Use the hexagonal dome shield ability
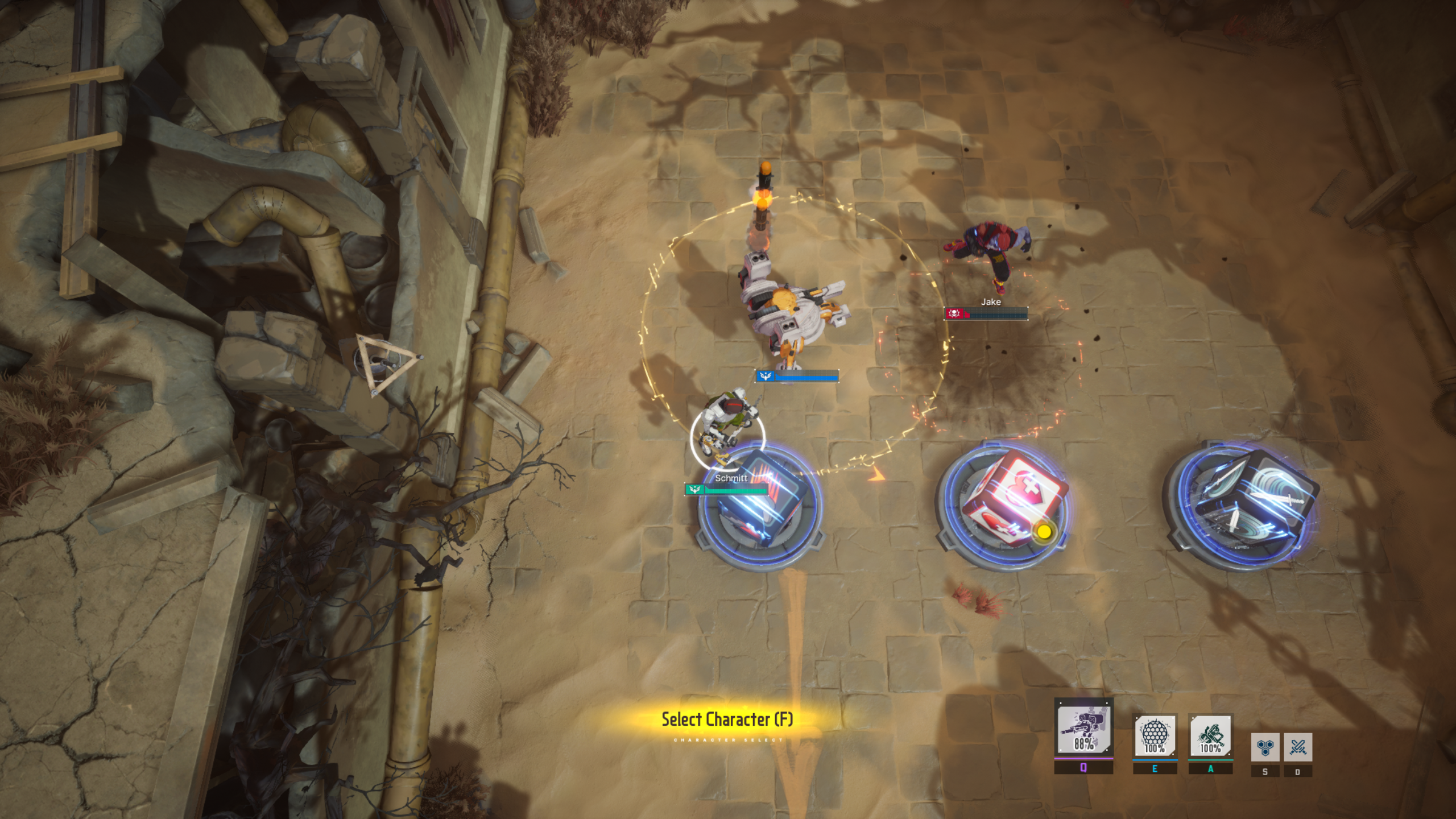The width and height of the screenshot is (1456, 819). [x=1155, y=736]
